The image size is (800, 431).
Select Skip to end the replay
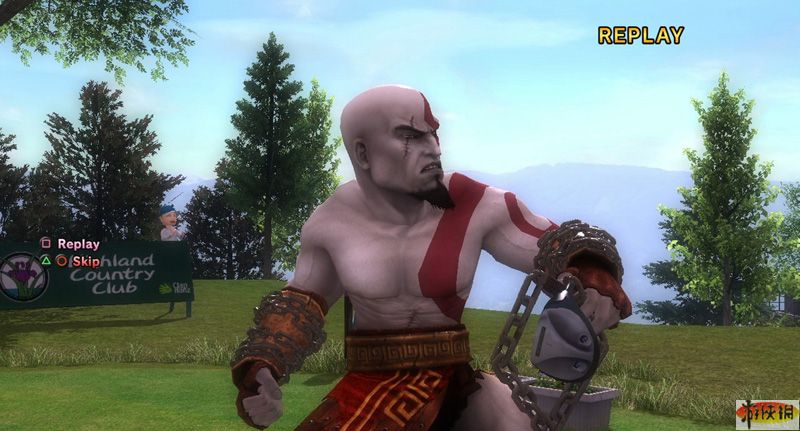(x=84, y=260)
